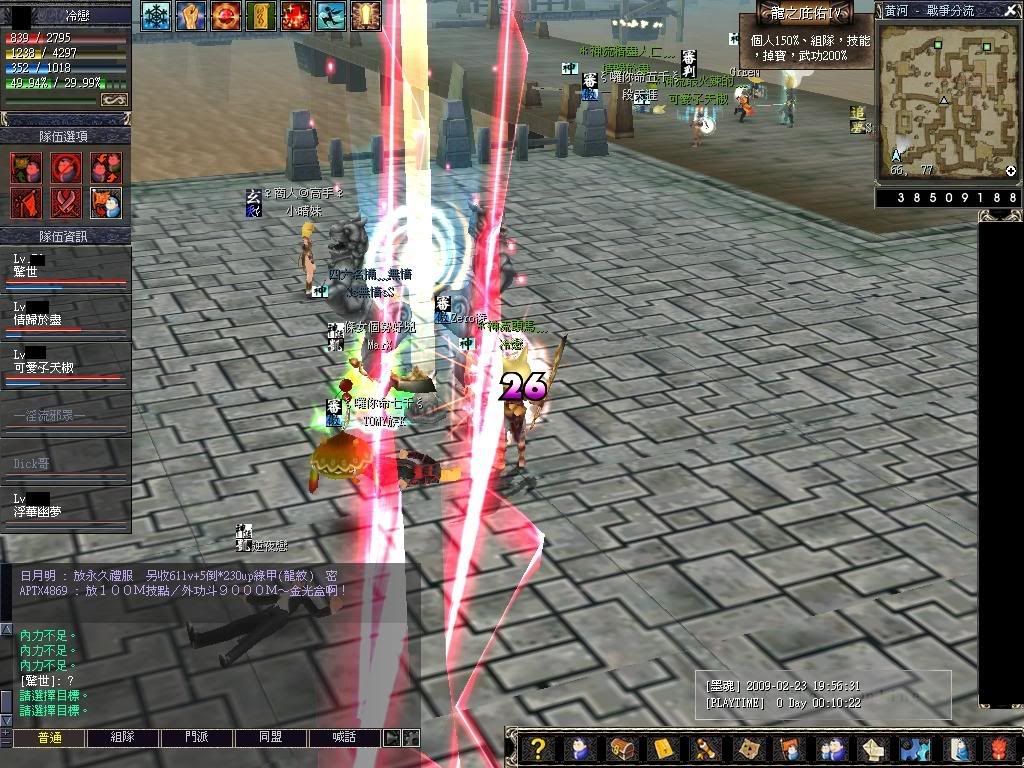Open the treasure chest inventory icon
The width and height of the screenshot is (1024, 768).
(621, 748)
